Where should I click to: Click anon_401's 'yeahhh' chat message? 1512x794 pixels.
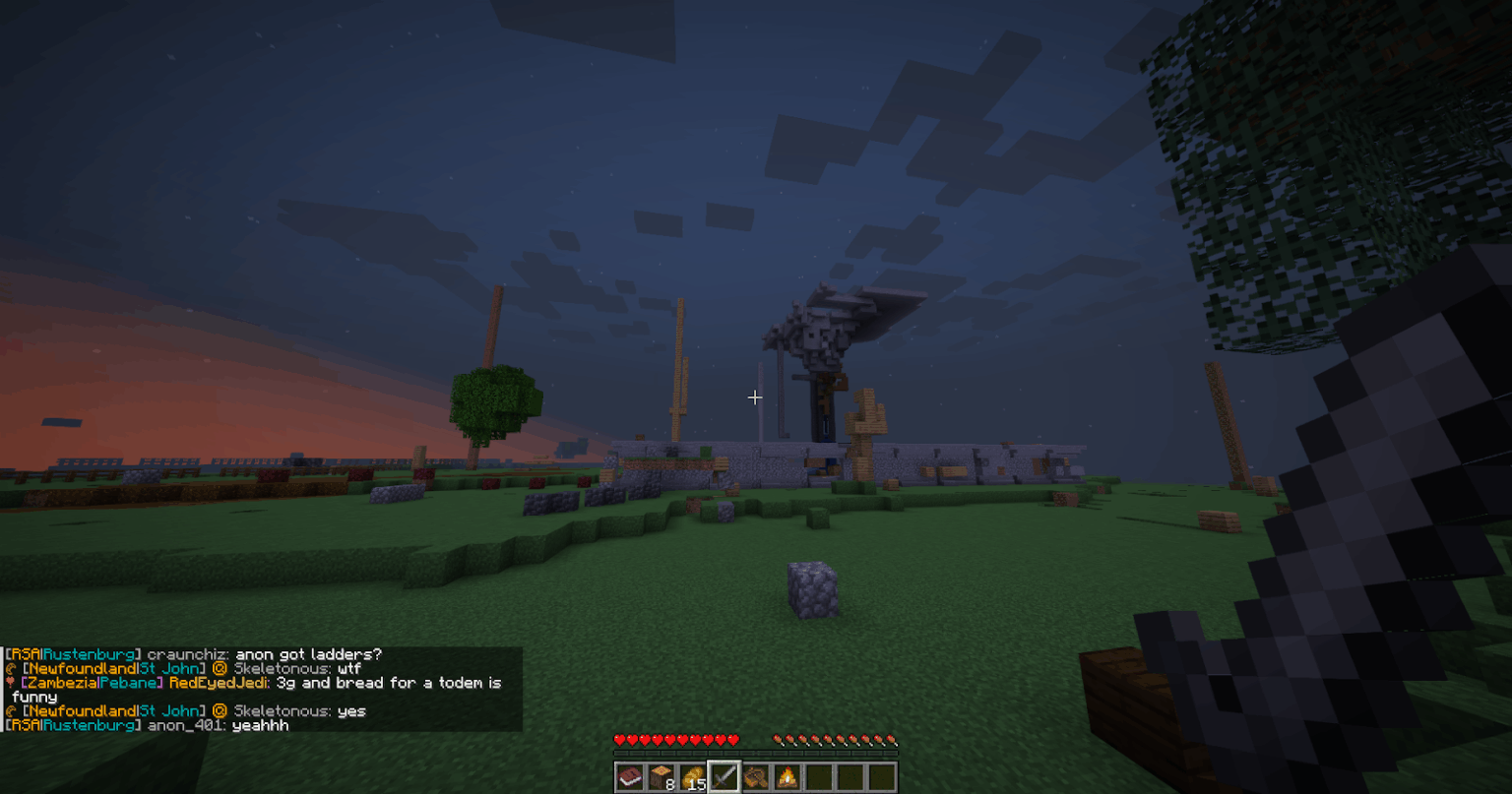(262, 726)
